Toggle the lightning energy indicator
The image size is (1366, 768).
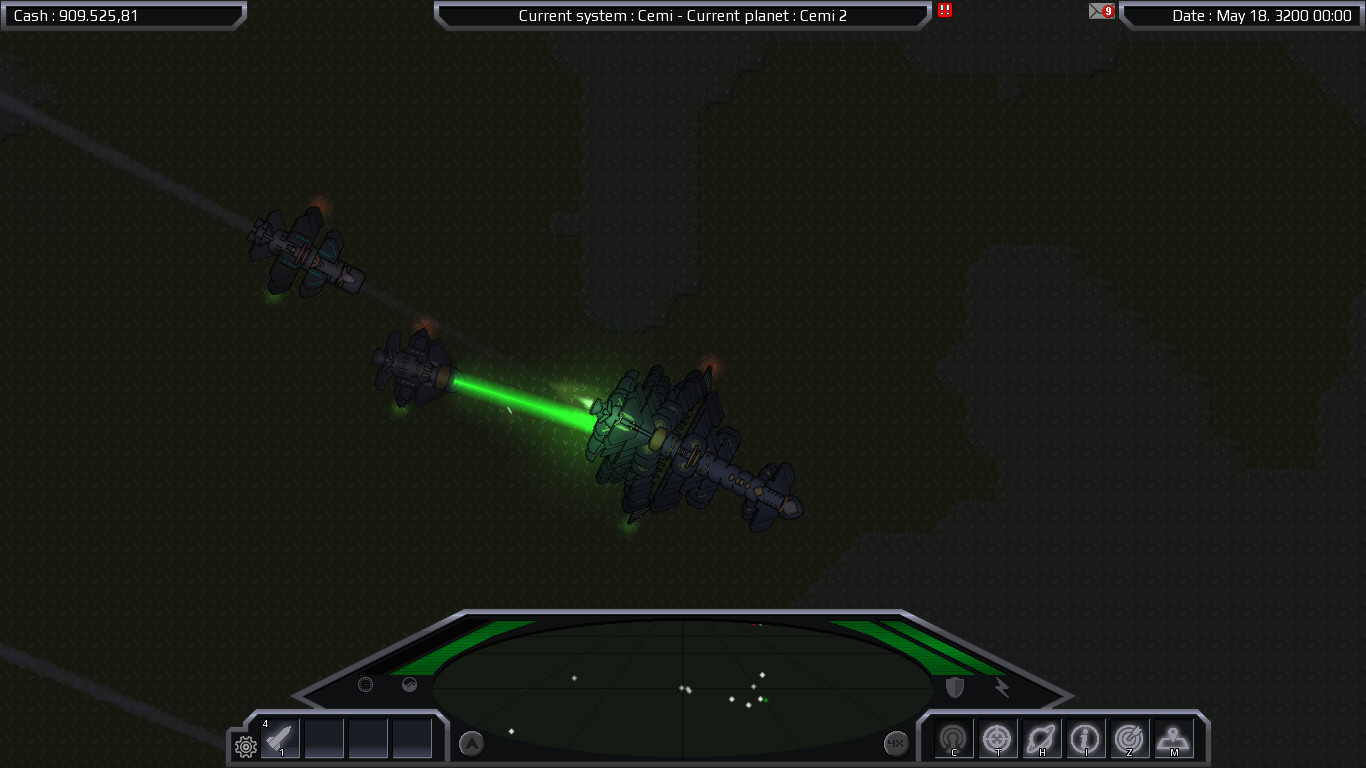point(1001,686)
